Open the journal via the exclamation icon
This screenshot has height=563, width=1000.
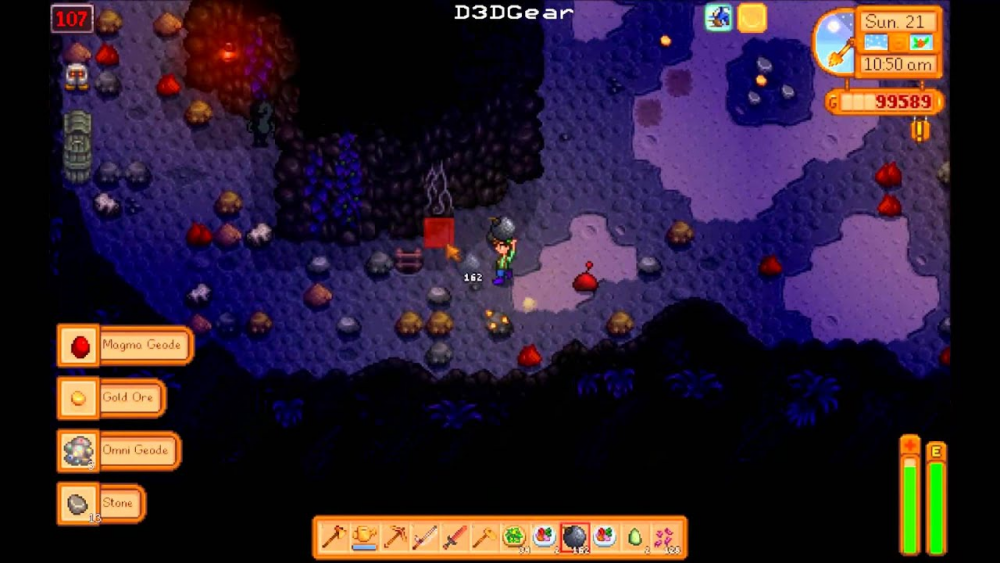click(x=920, y=130)
